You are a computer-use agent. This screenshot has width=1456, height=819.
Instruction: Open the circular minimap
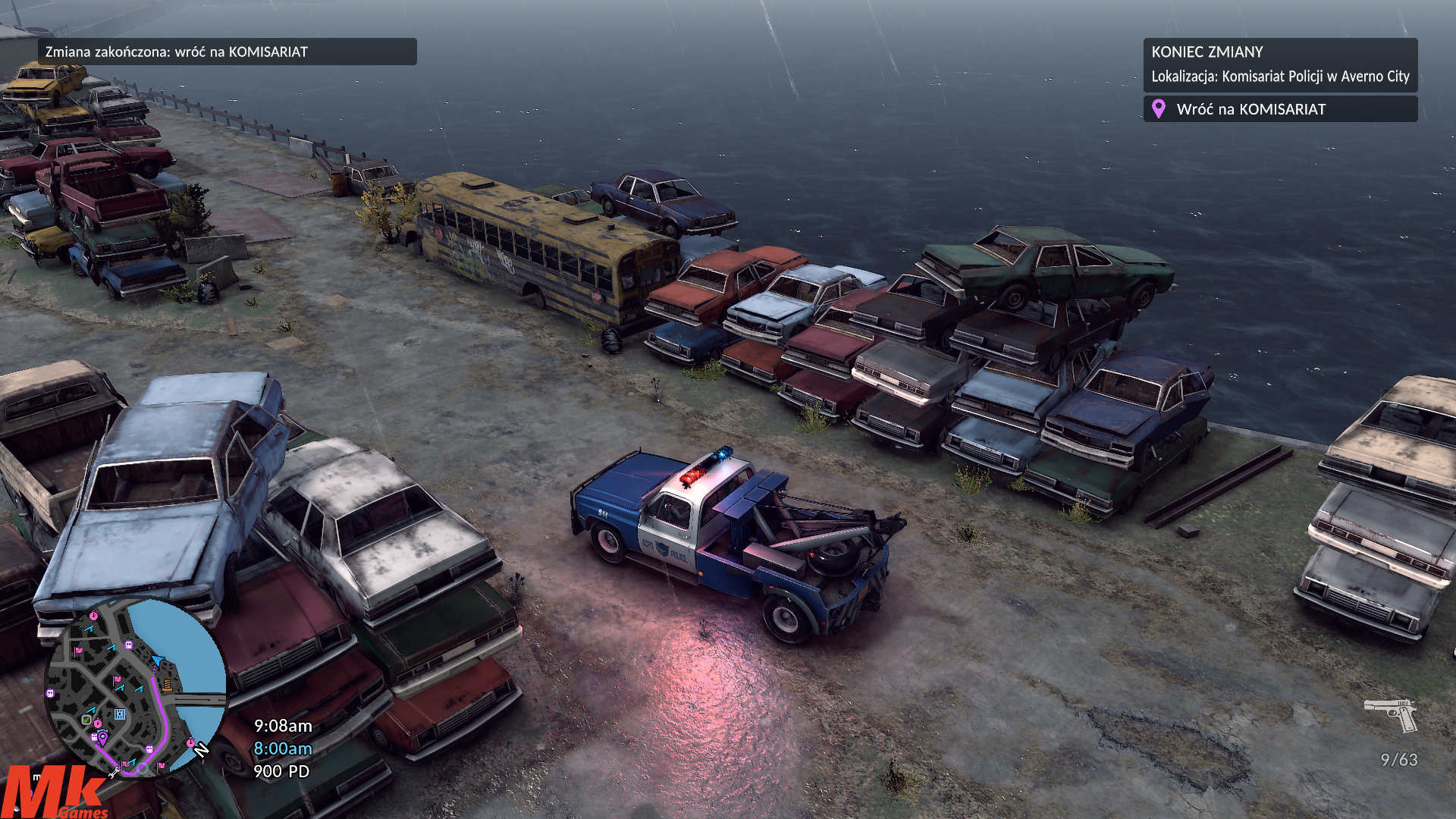click(134, 687)
